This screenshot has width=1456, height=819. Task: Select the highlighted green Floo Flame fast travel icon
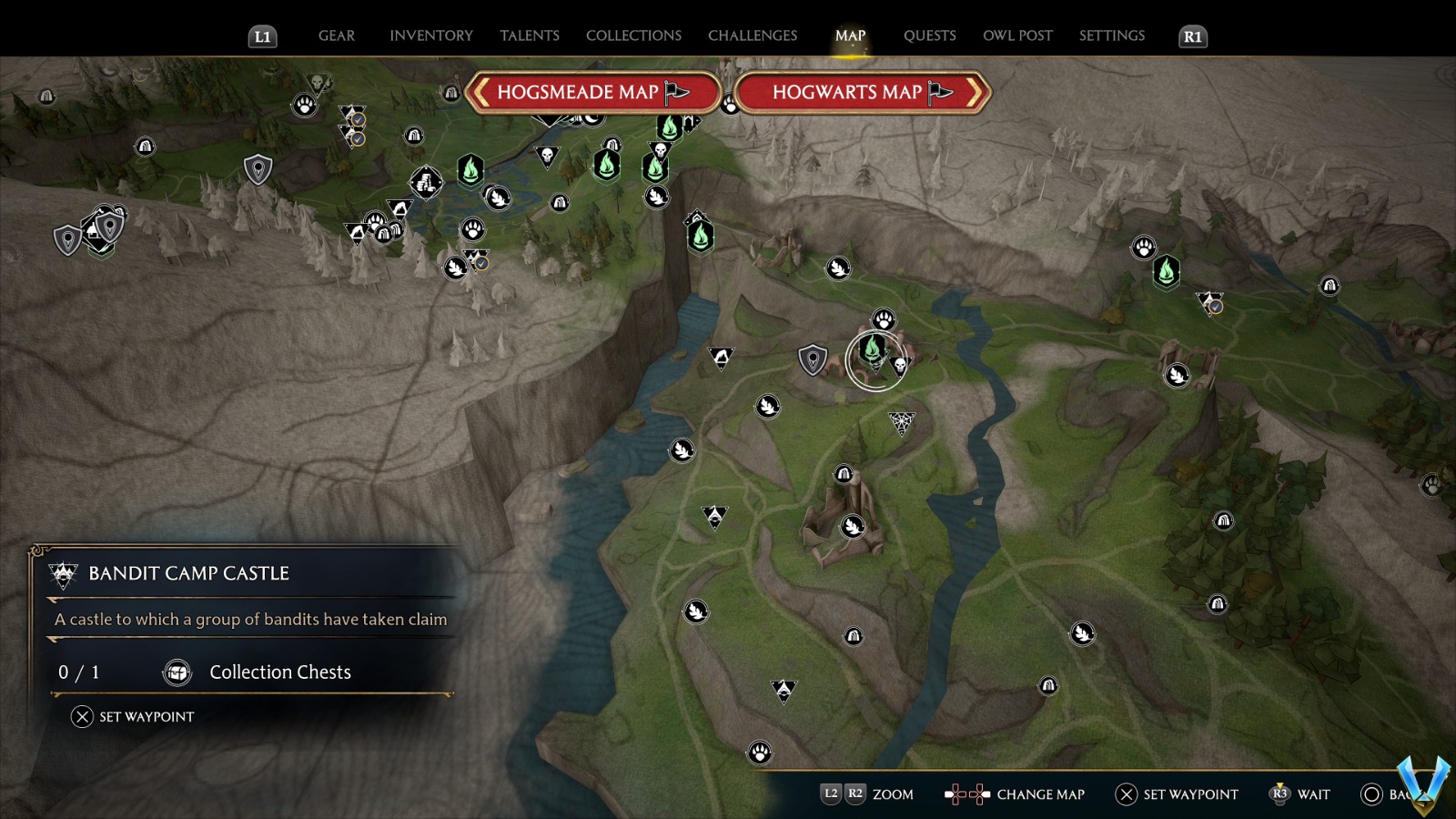[873, 349]
